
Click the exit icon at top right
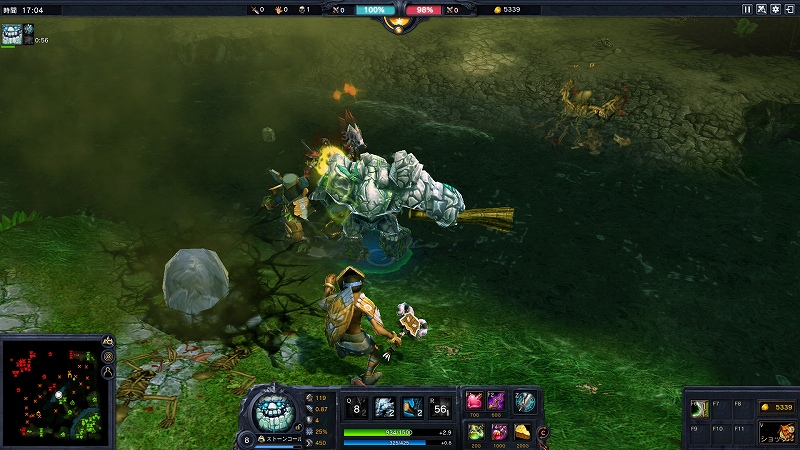click(x=790, y=9)
